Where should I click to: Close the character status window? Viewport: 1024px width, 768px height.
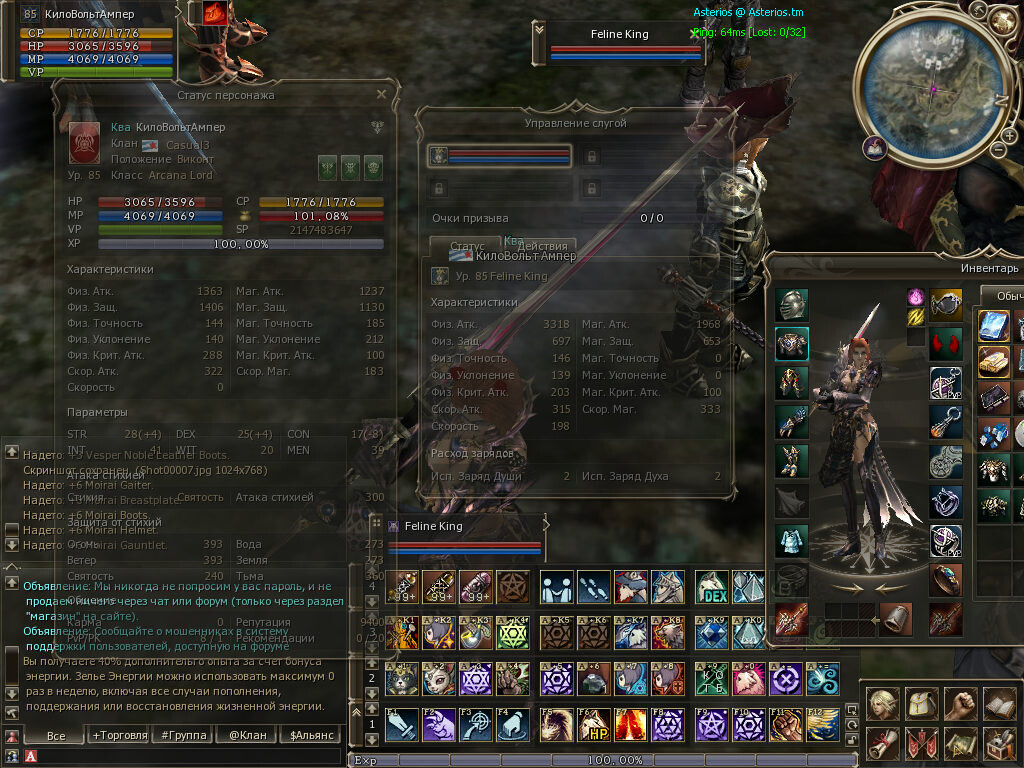(x=381, y=95)
